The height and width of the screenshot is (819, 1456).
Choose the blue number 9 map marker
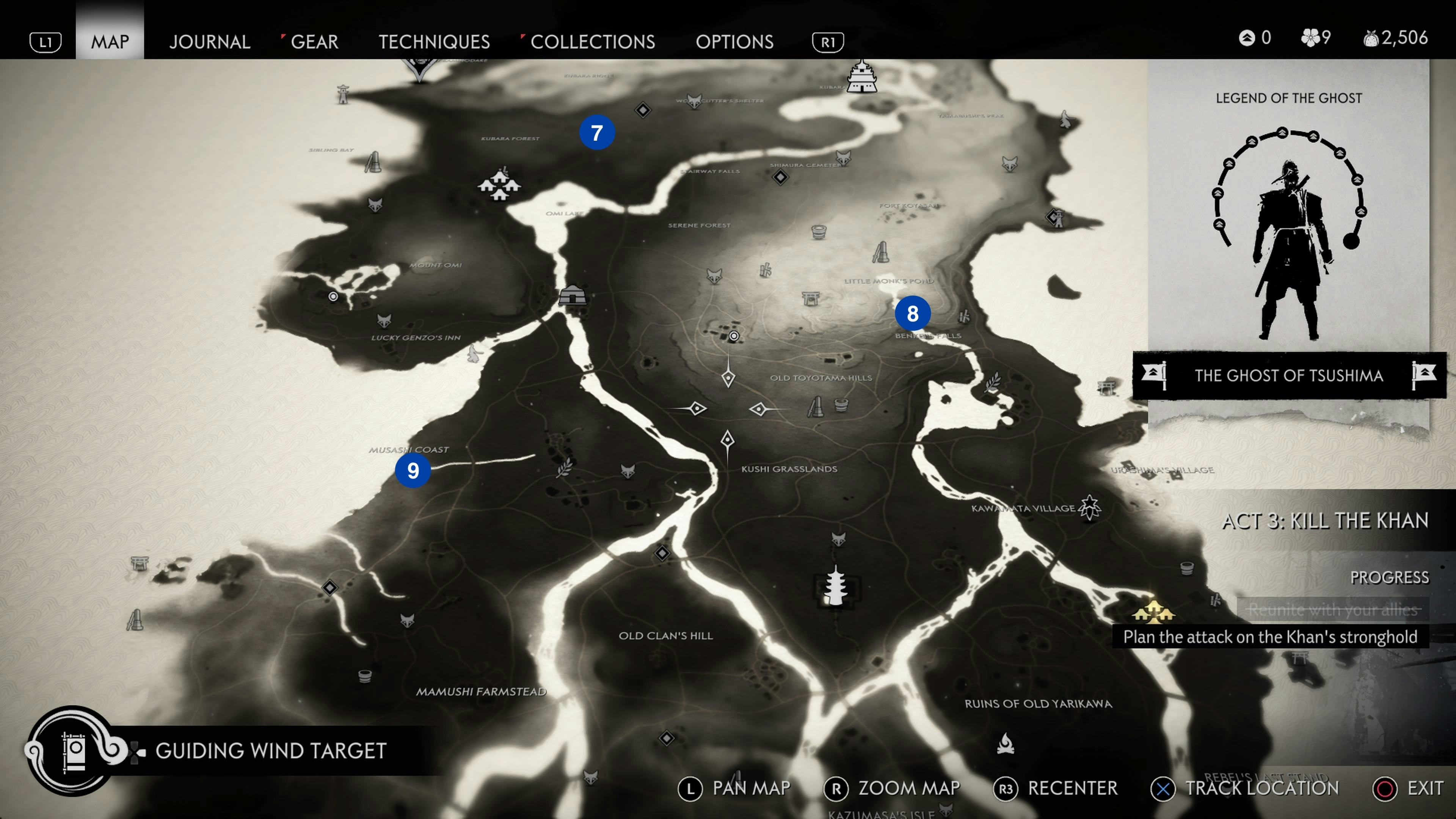pos(413,471)
